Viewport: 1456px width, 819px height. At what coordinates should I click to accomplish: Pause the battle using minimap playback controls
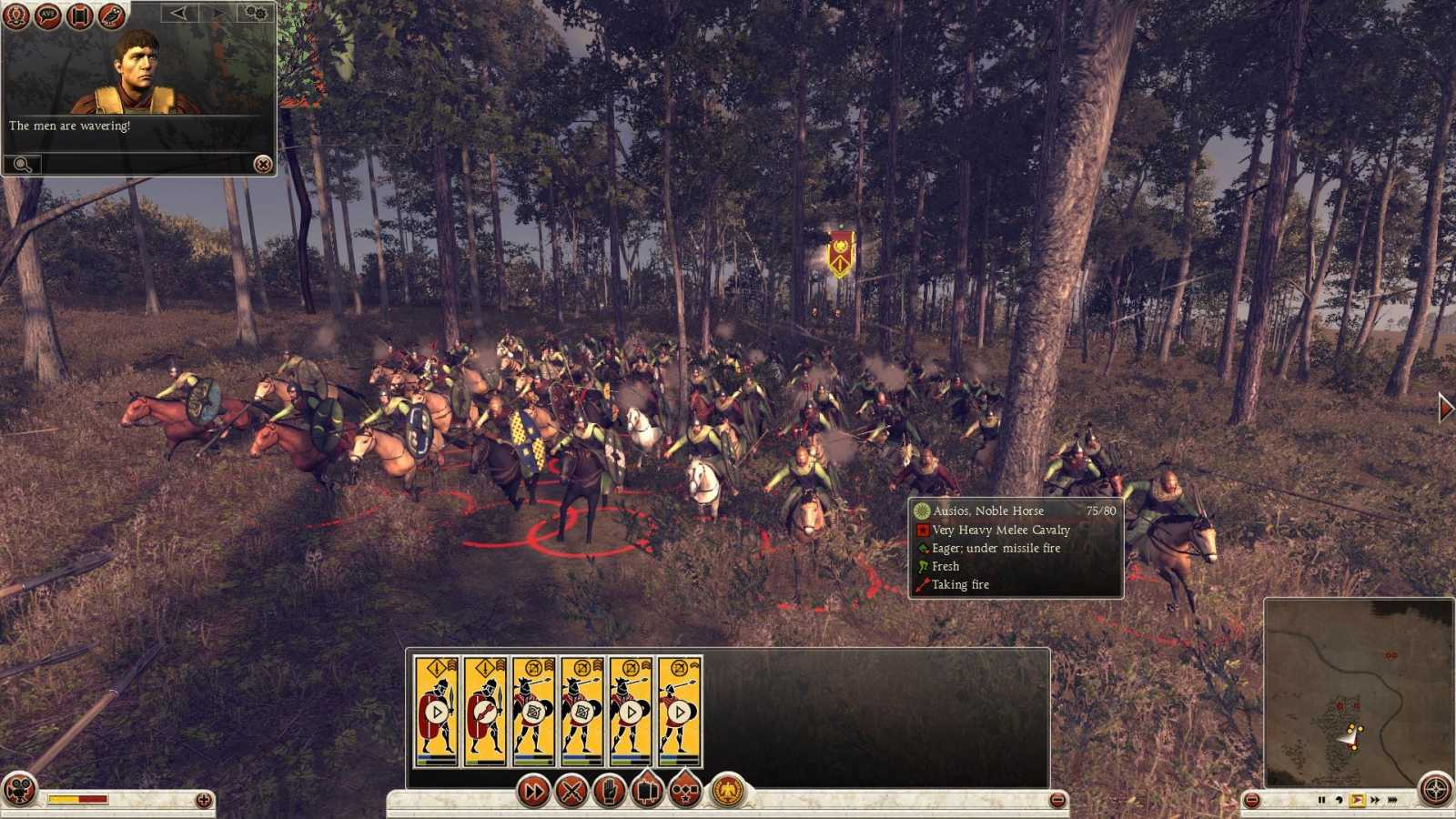pos(1322,800)
